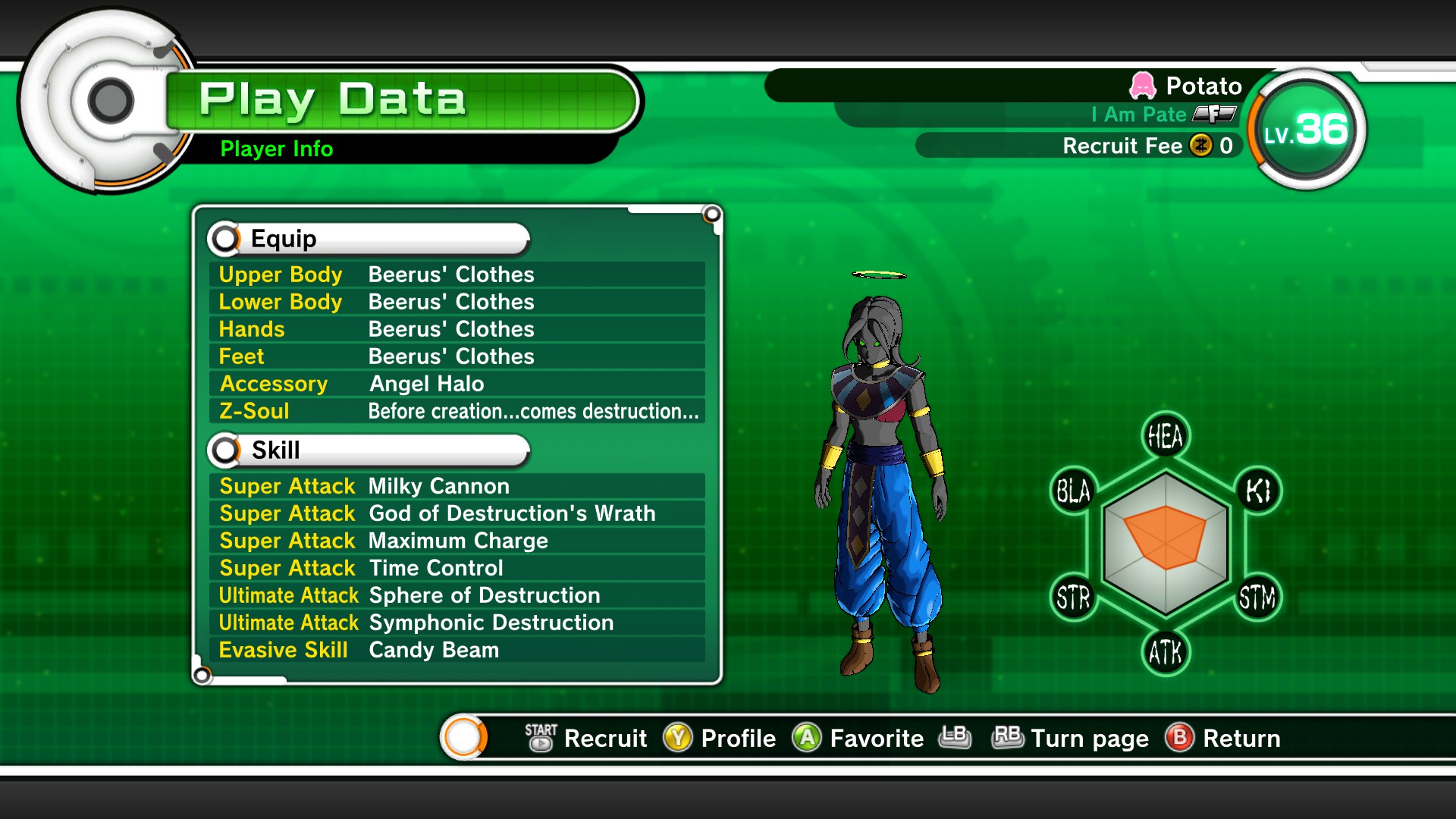Turn page in Play Data
The image size is (1456, 819).
[x=1069, y=738]
